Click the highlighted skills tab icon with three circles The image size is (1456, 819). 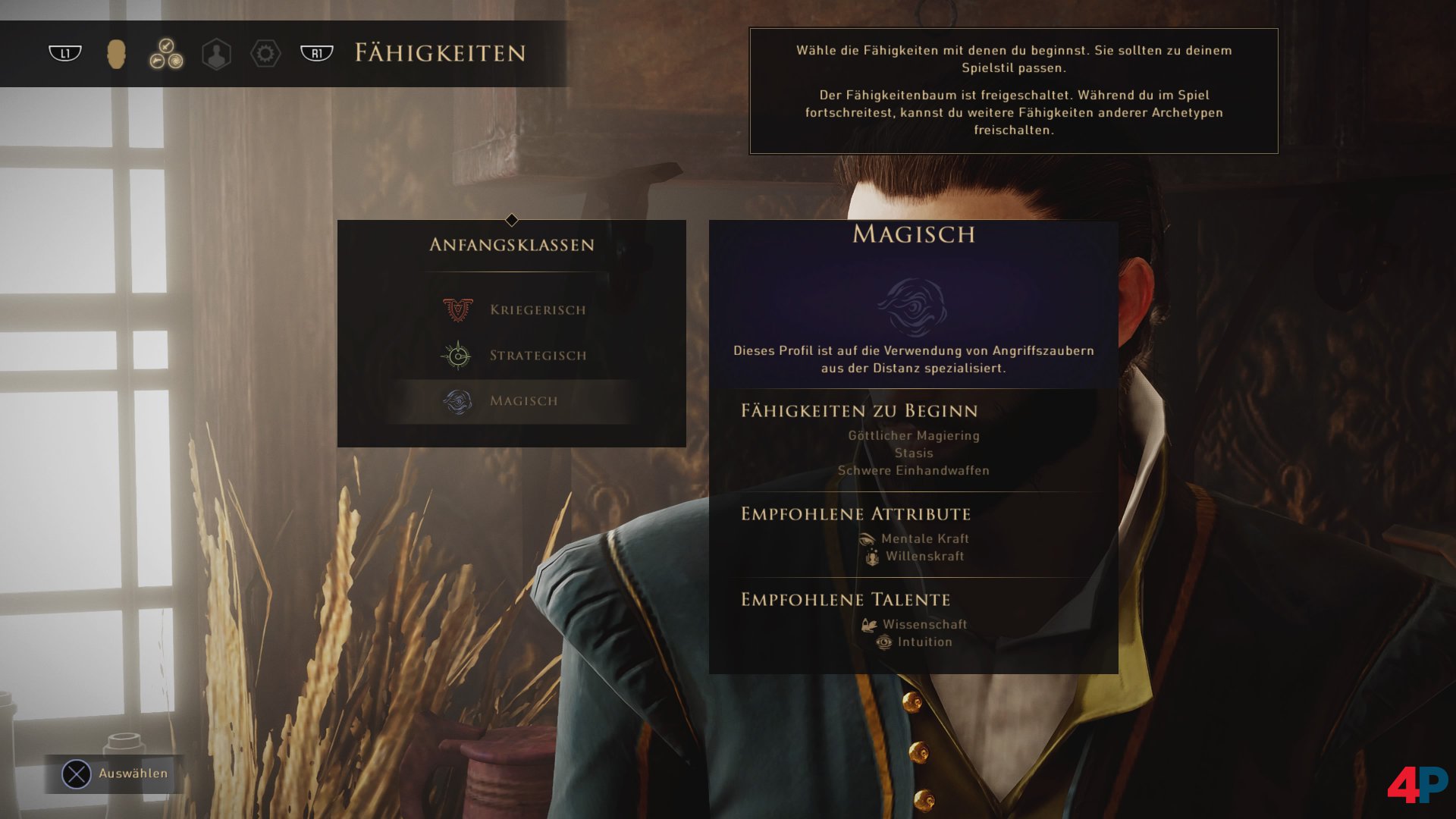pyautogui.click(x=167, y=54)
